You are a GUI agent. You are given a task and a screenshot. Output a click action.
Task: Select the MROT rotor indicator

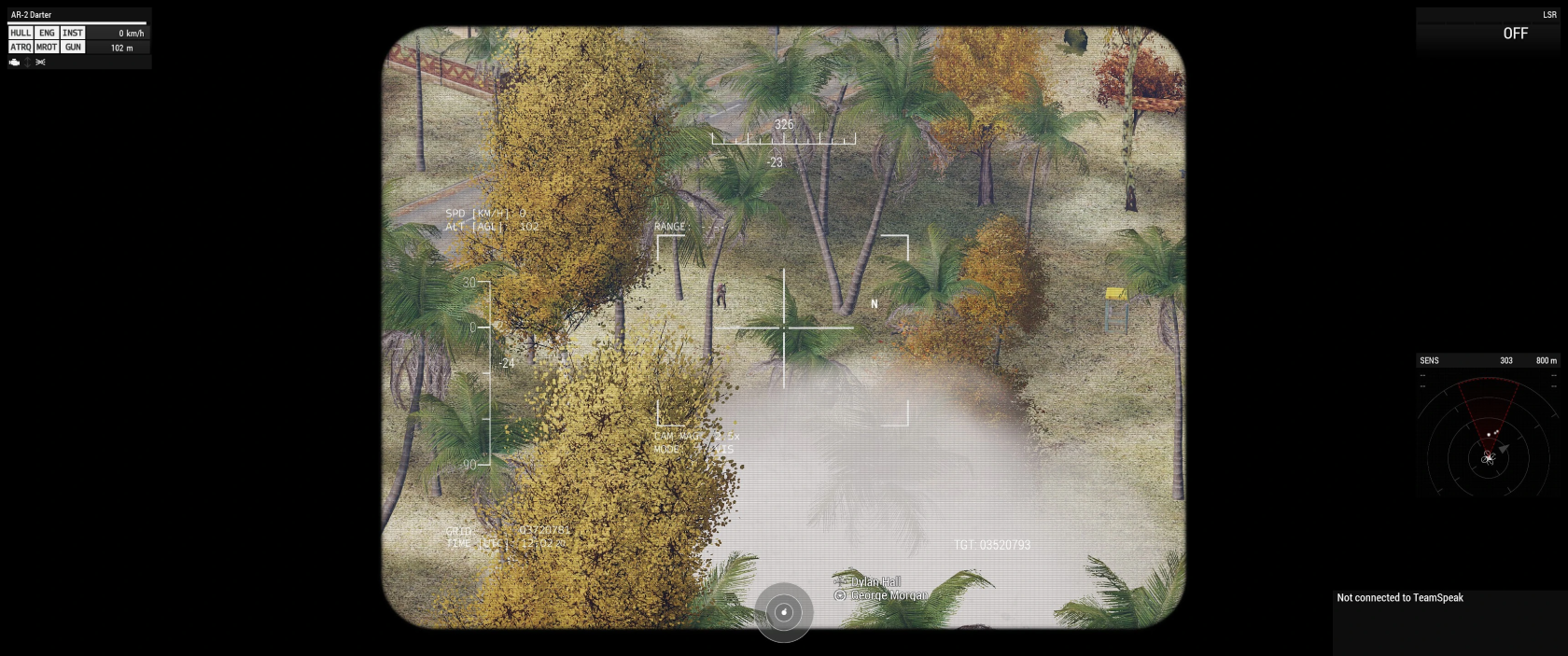[x=47, y=48]
